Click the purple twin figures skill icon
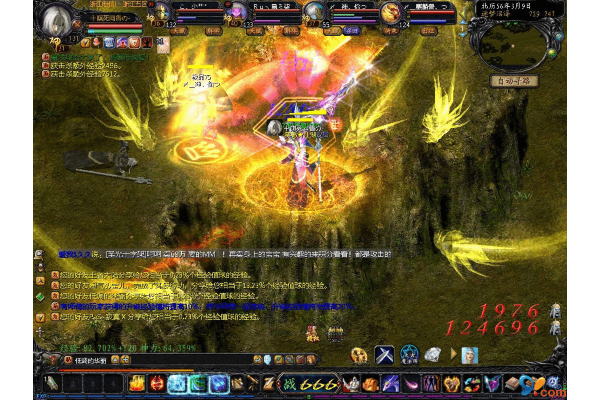 coord(430,383)
